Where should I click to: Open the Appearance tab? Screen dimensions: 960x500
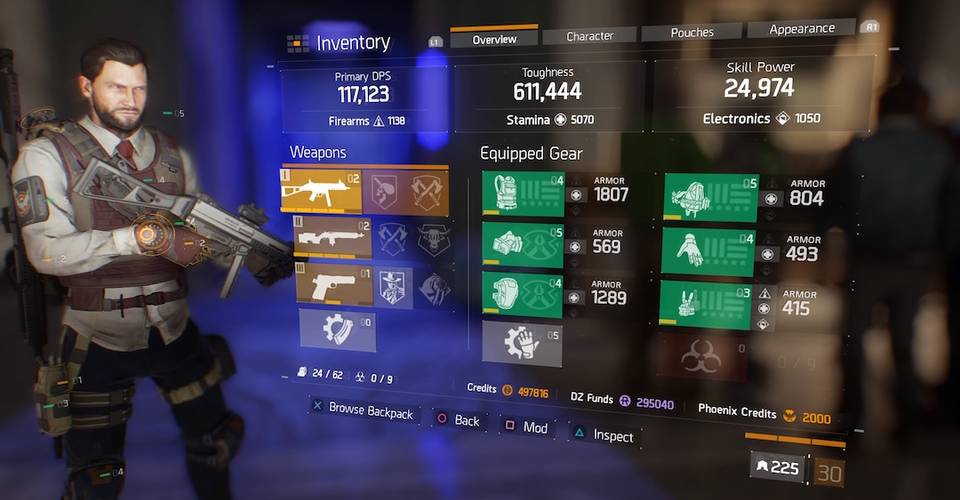tap(802, 29)
